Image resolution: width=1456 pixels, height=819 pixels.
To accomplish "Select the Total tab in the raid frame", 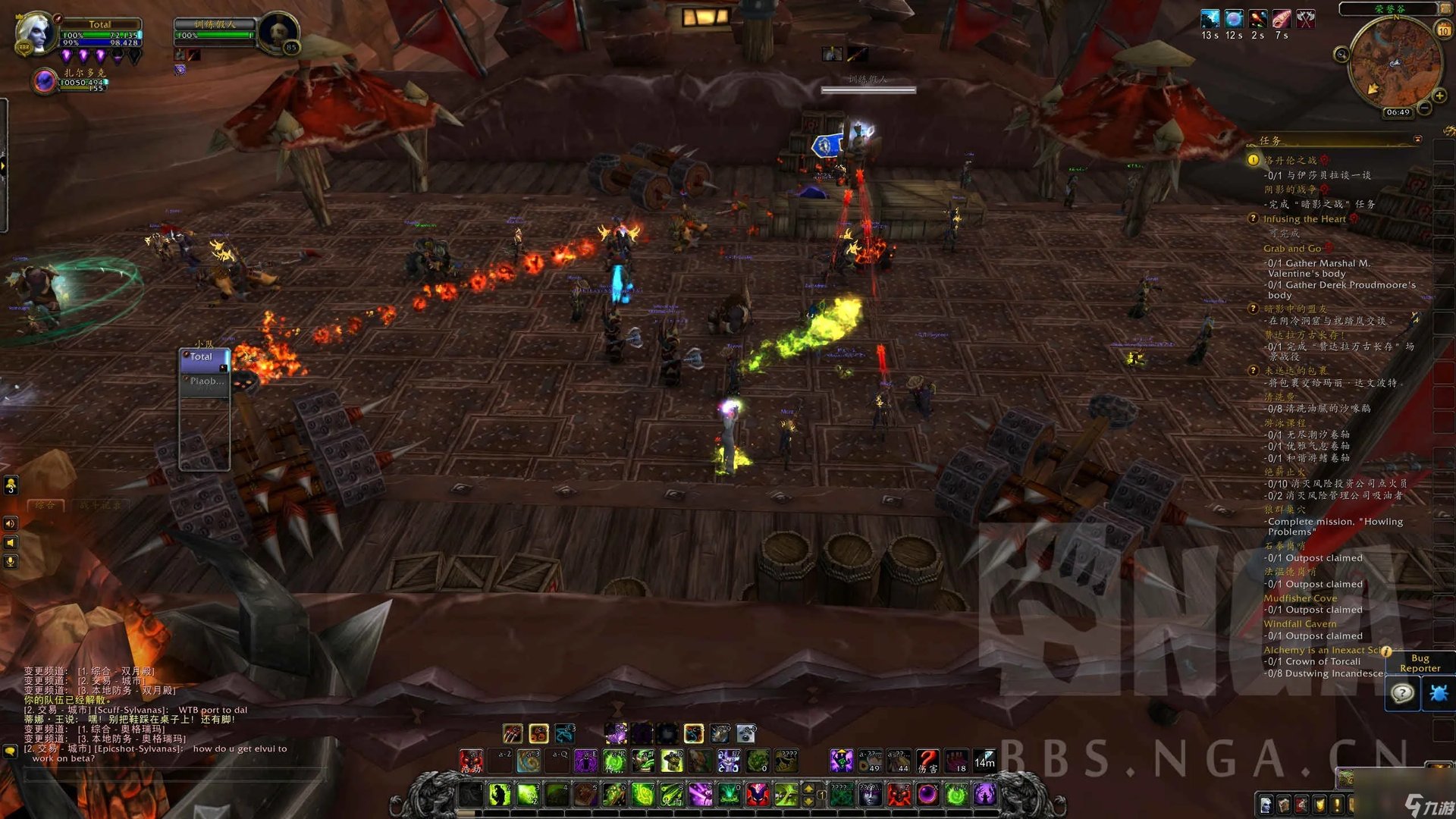I will 202,356.
